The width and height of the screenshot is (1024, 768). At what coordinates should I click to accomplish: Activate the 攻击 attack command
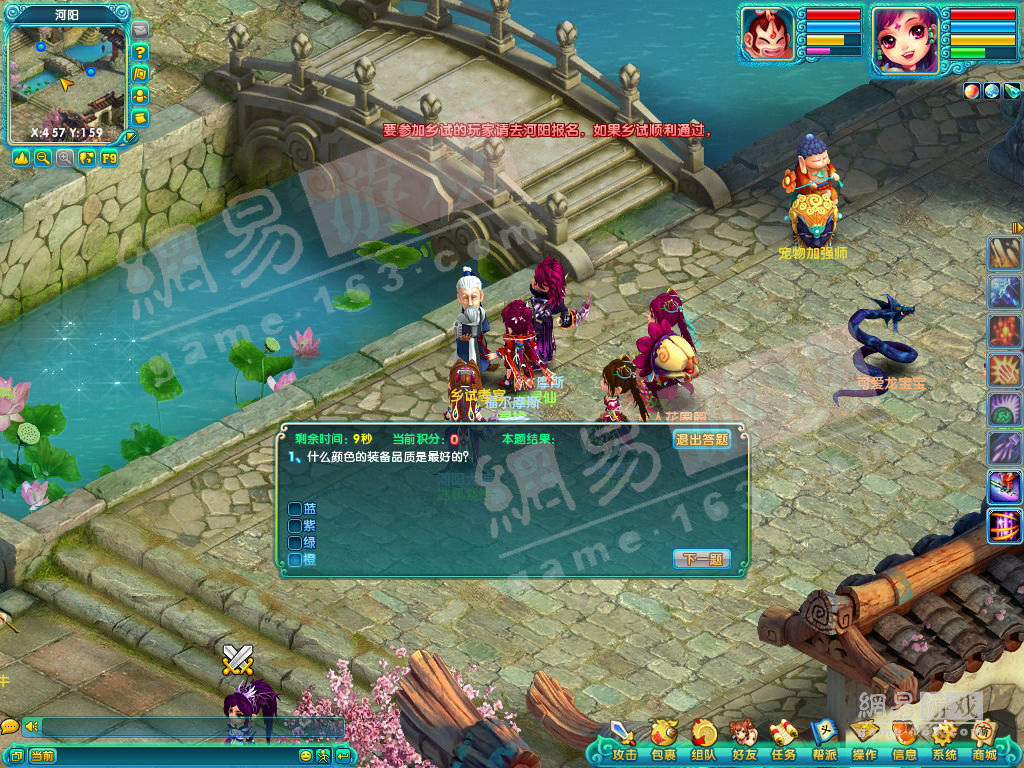624,740
